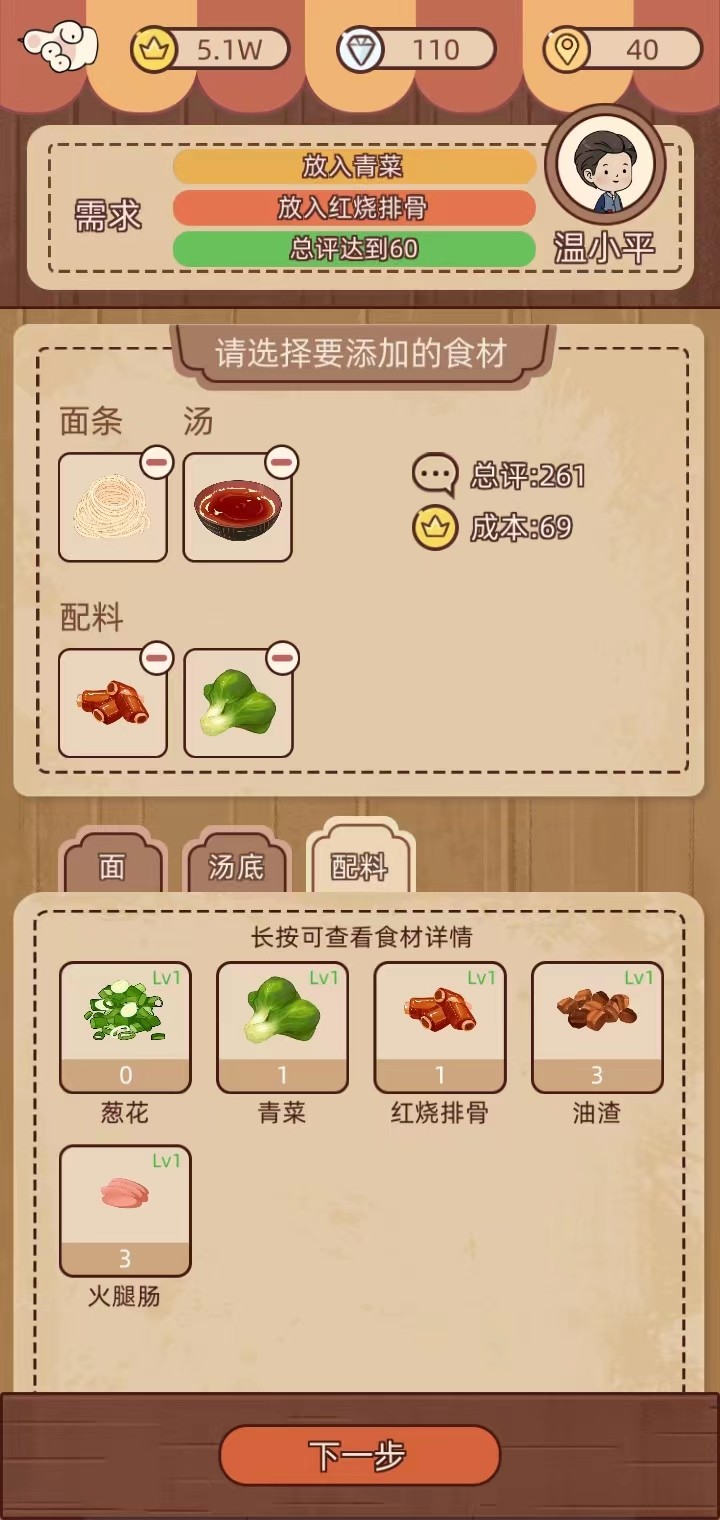Choose the 青菜 ingredient tile in the list
Screen dimensions: 720x1520
(282, 1026)
